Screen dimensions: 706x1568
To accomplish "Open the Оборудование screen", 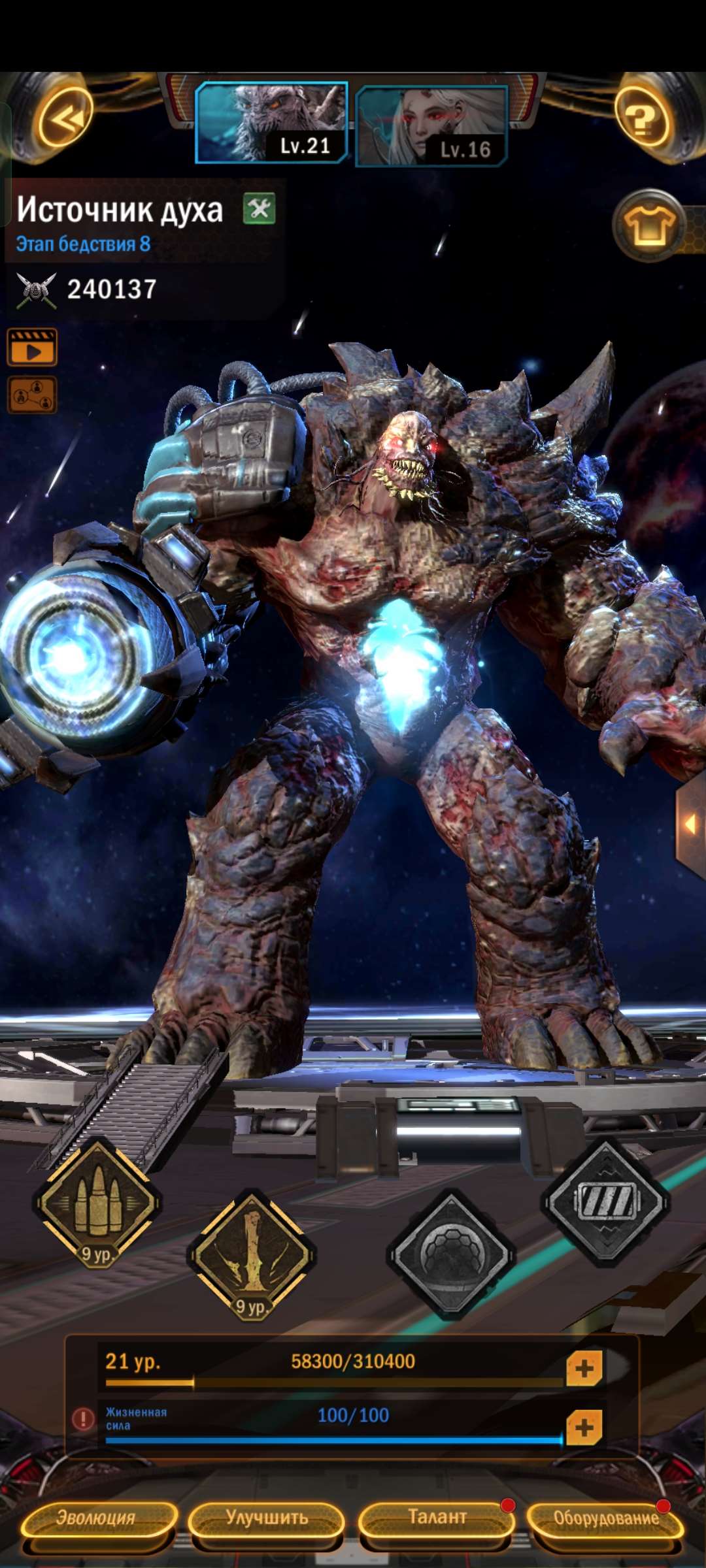I will pos(606,1518).
